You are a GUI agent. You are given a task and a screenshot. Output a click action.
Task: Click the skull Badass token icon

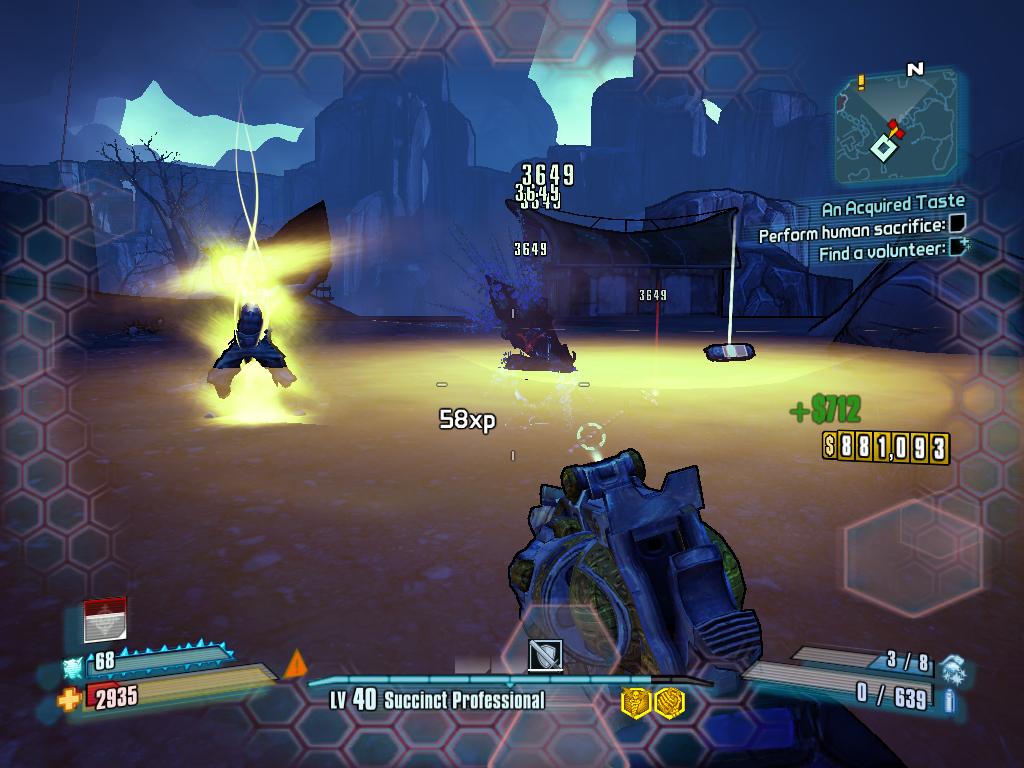tap(636, 703)
